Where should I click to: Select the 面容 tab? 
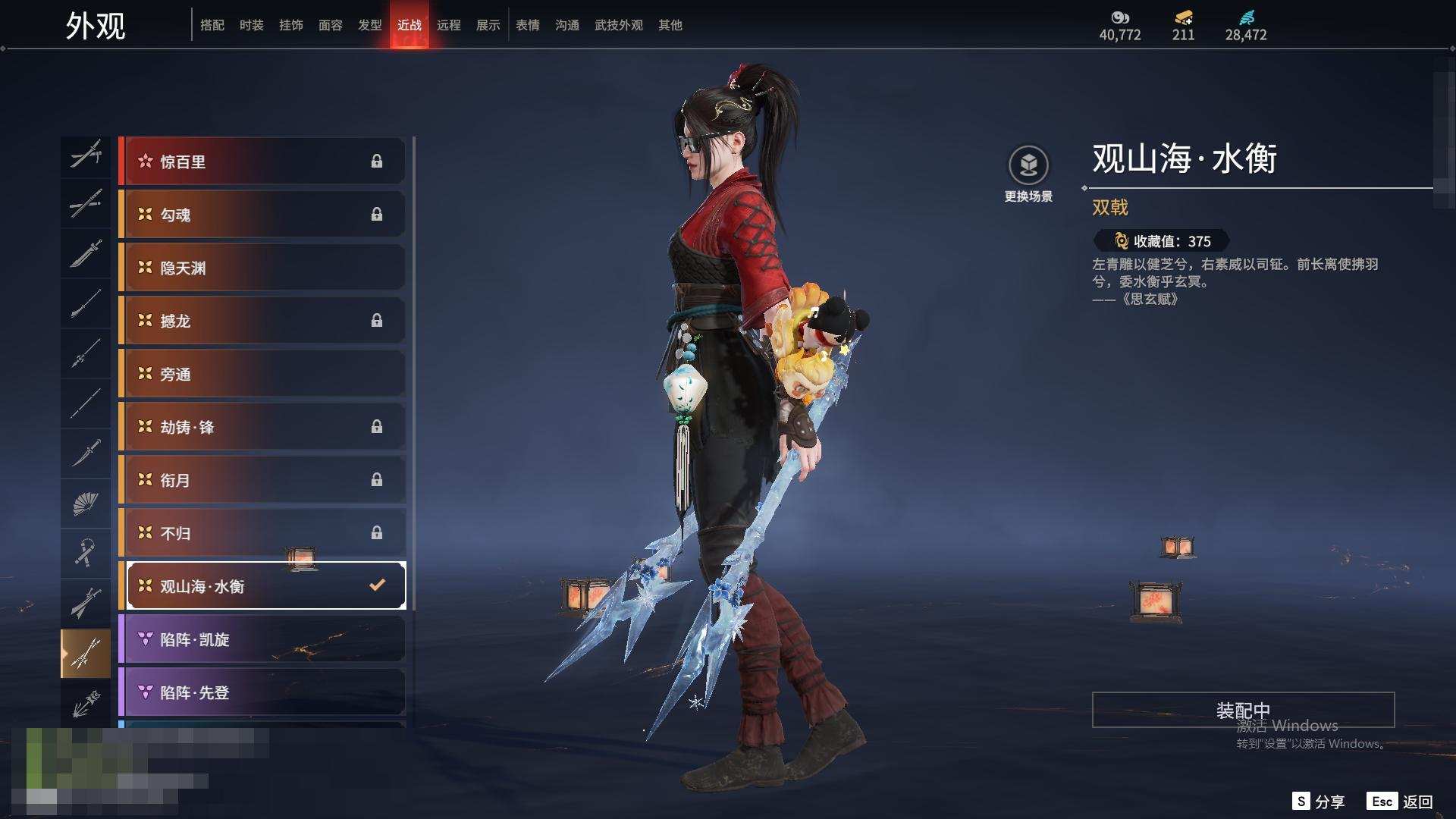pos(330,25)
